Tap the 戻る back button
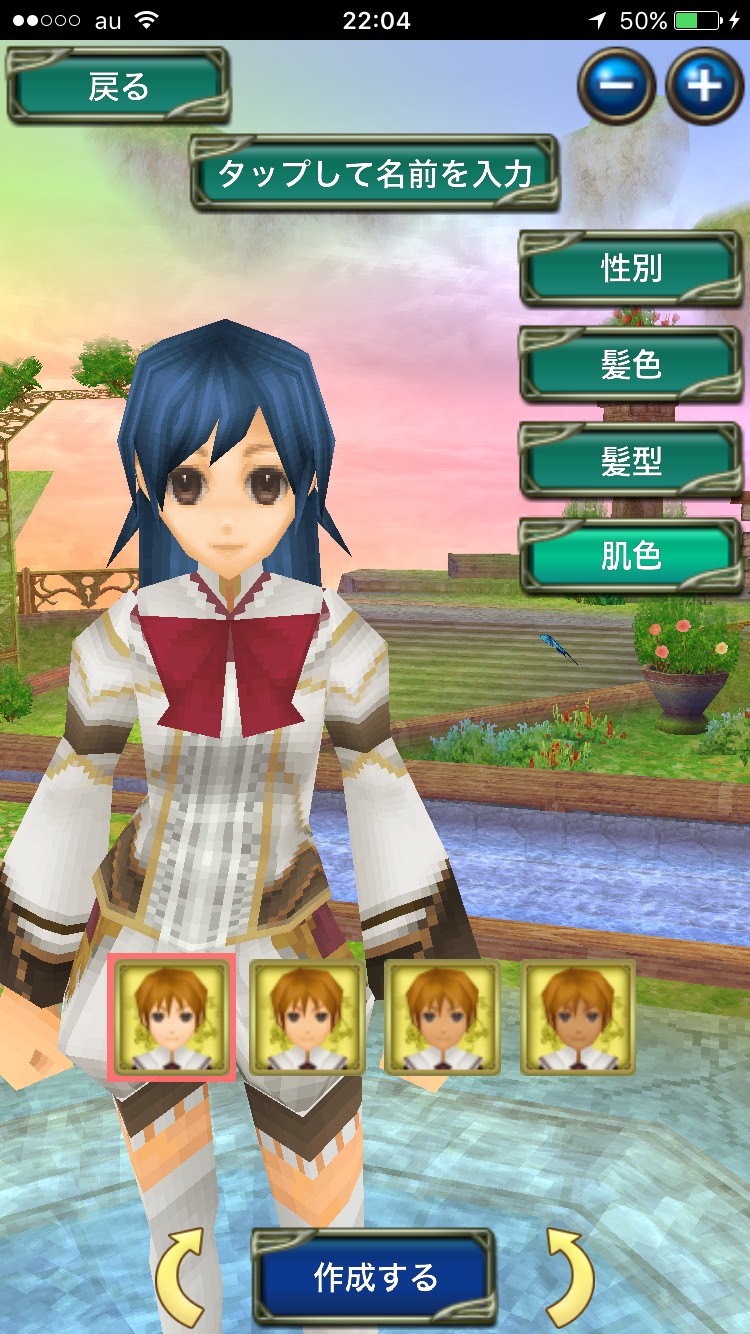Image resolution: width=750 pixels, height=1334 pixels. (x=118, y=87)
